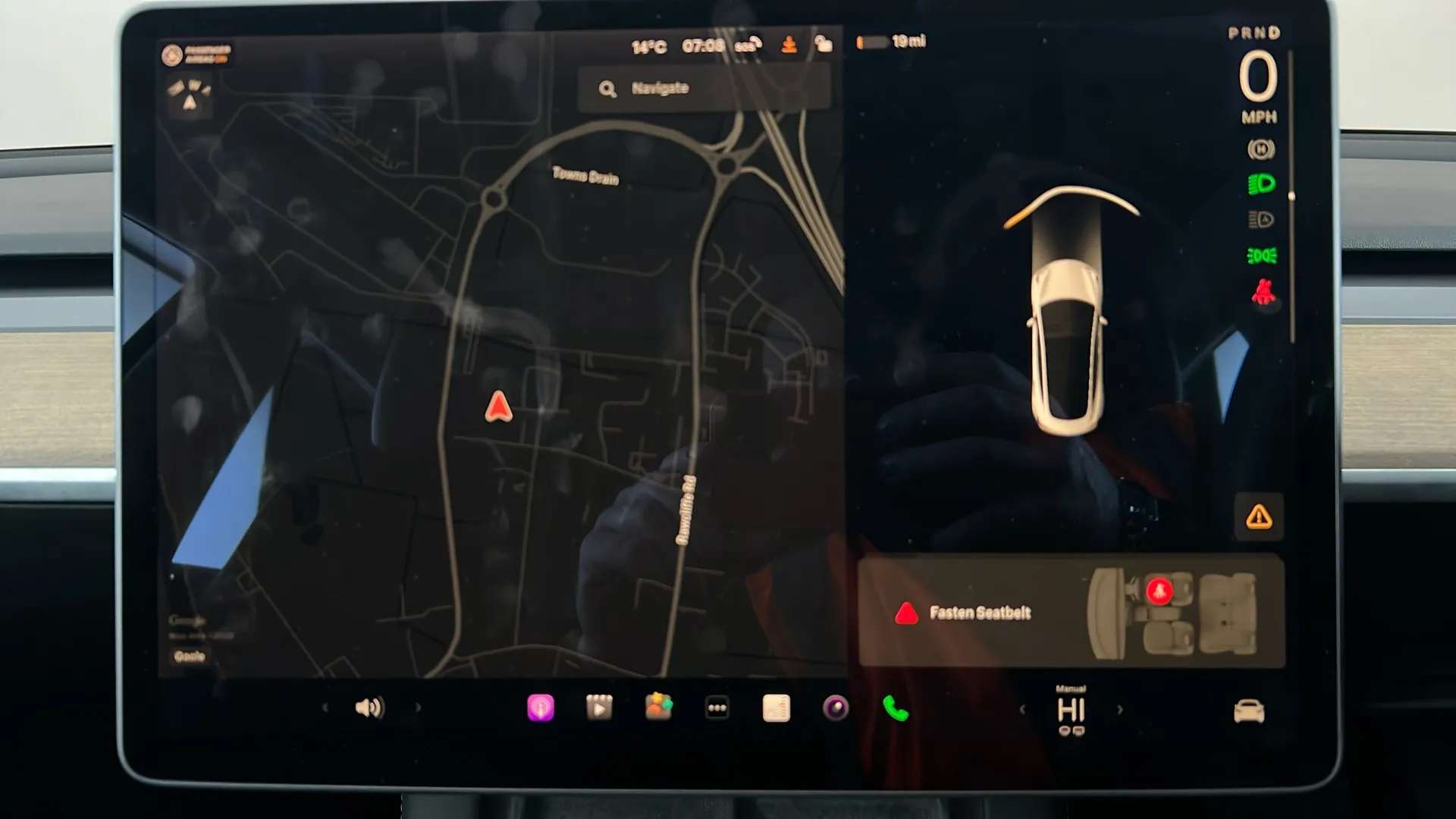
Task: Open vehicle controls with the car icon
Action: coord(1250,709)
